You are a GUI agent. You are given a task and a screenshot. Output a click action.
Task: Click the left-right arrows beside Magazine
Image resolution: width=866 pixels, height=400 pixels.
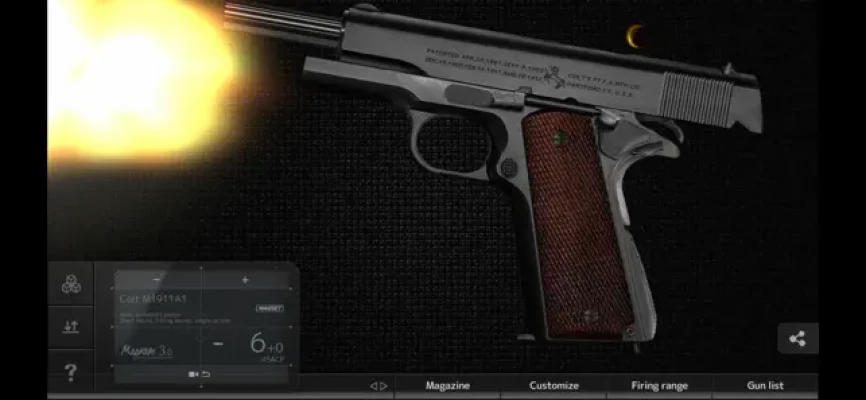(x=378, y=385)
